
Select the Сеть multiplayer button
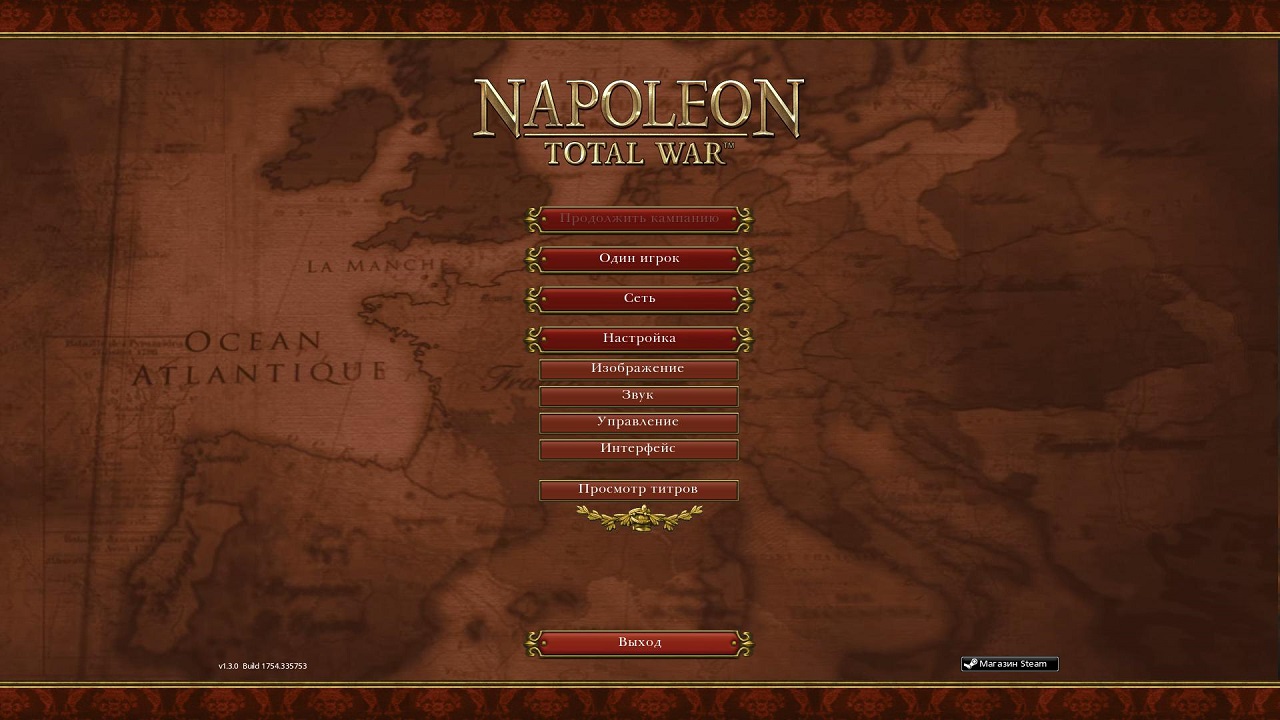[639, 299]
